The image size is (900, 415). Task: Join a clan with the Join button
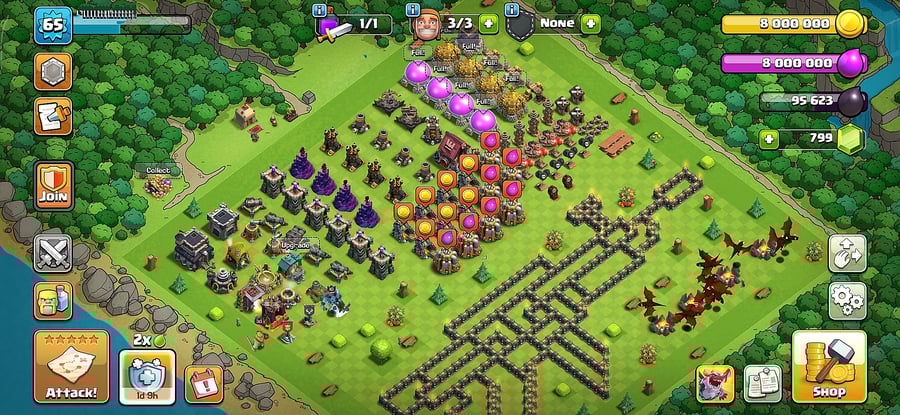[53, 185]
